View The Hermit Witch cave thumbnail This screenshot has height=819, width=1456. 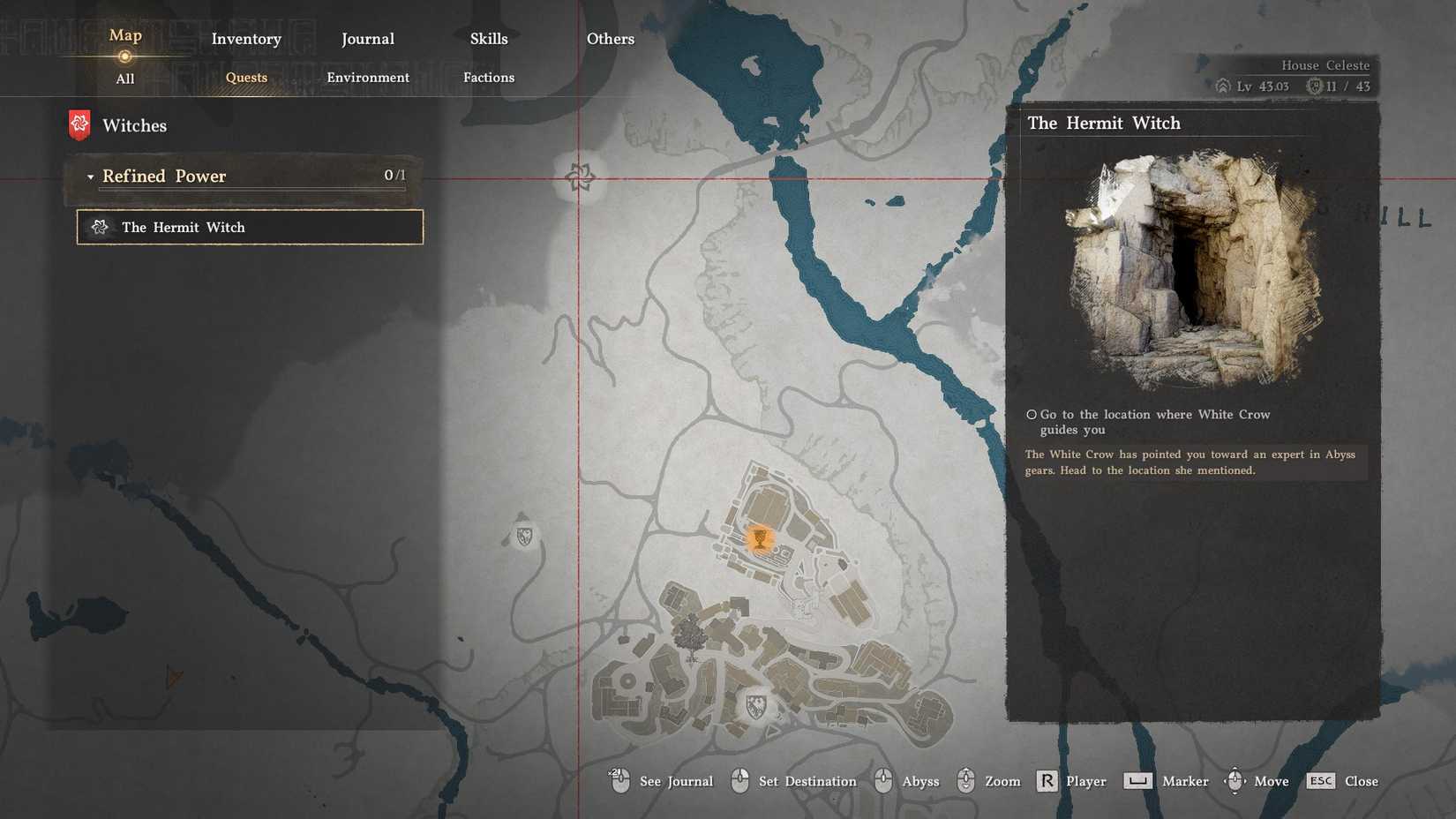[1192, 269]
